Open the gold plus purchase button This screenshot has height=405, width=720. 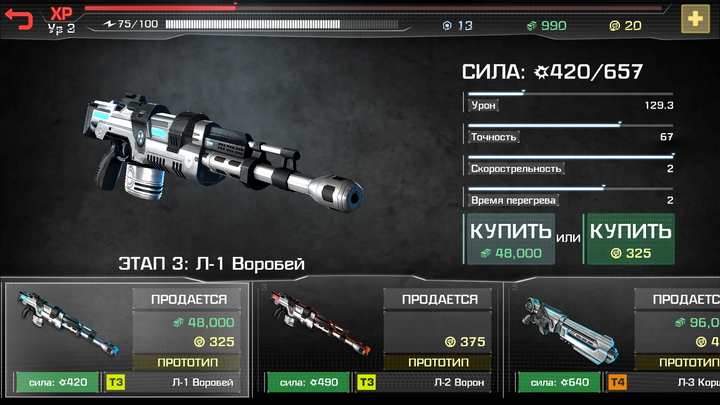coord(695,19)
